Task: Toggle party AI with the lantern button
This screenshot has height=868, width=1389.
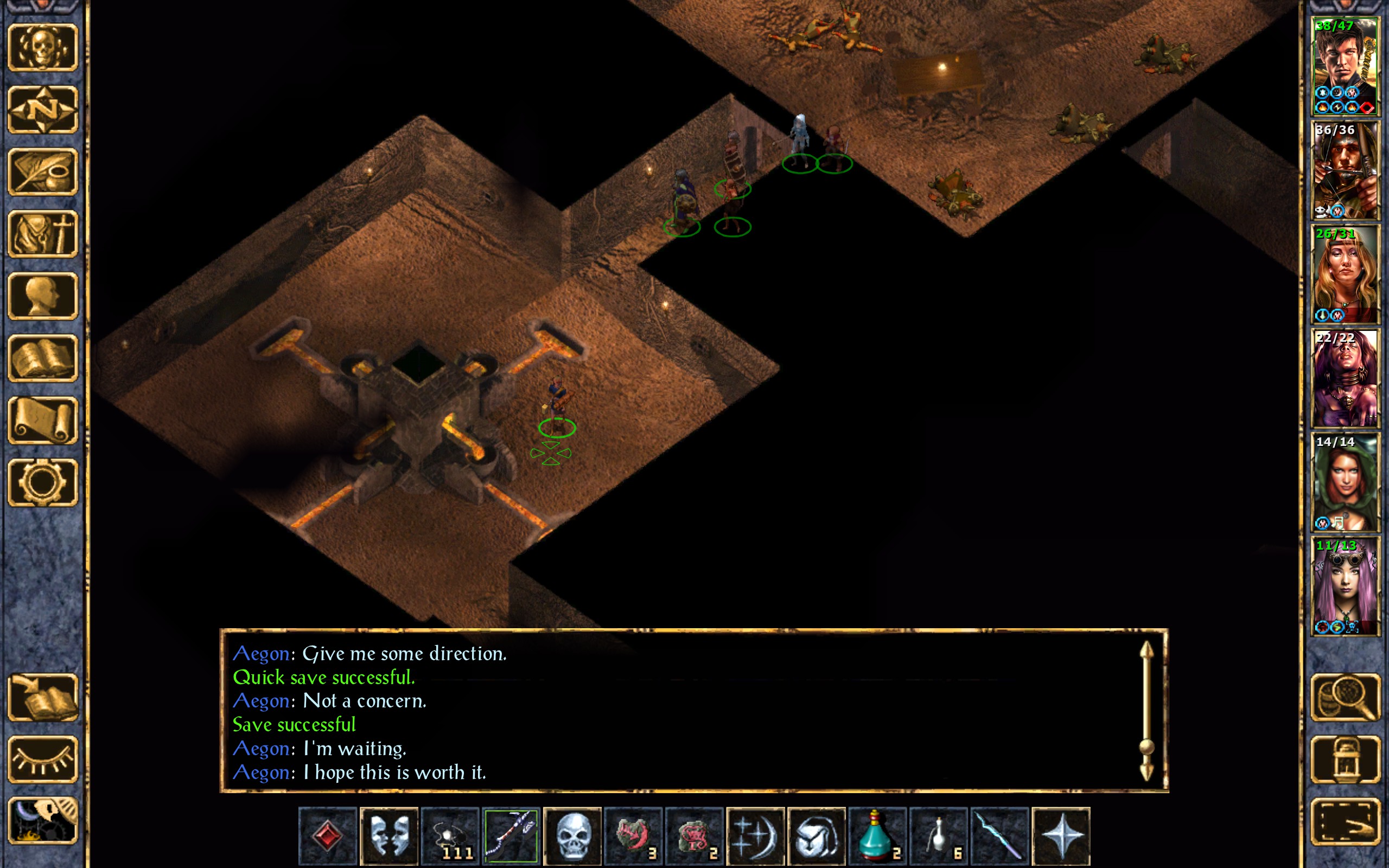Action: (x=1345, y=759)
